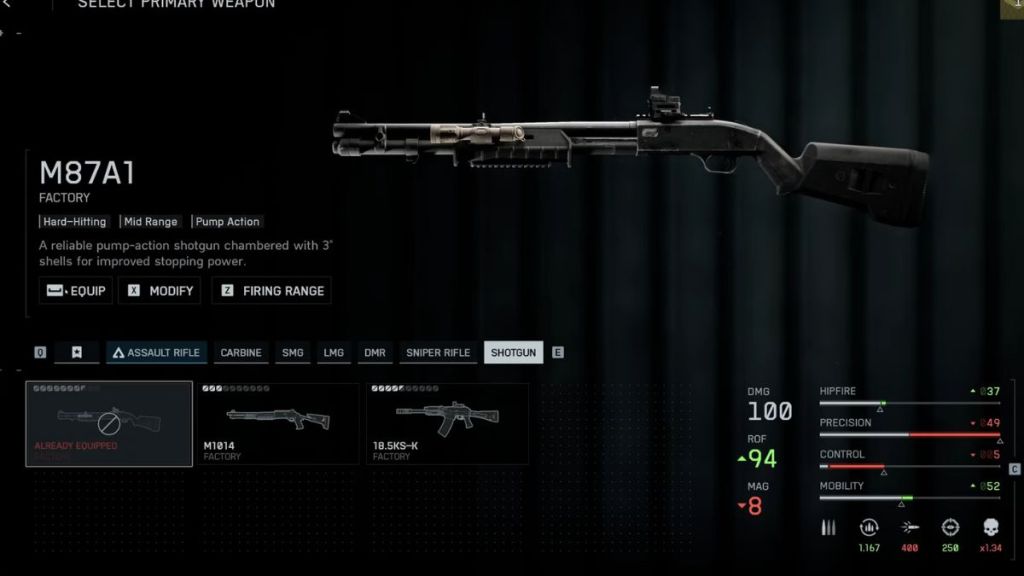Open the bookmark favorites tab
Viewport: 1024px width, 576px height.
[77, 353]
